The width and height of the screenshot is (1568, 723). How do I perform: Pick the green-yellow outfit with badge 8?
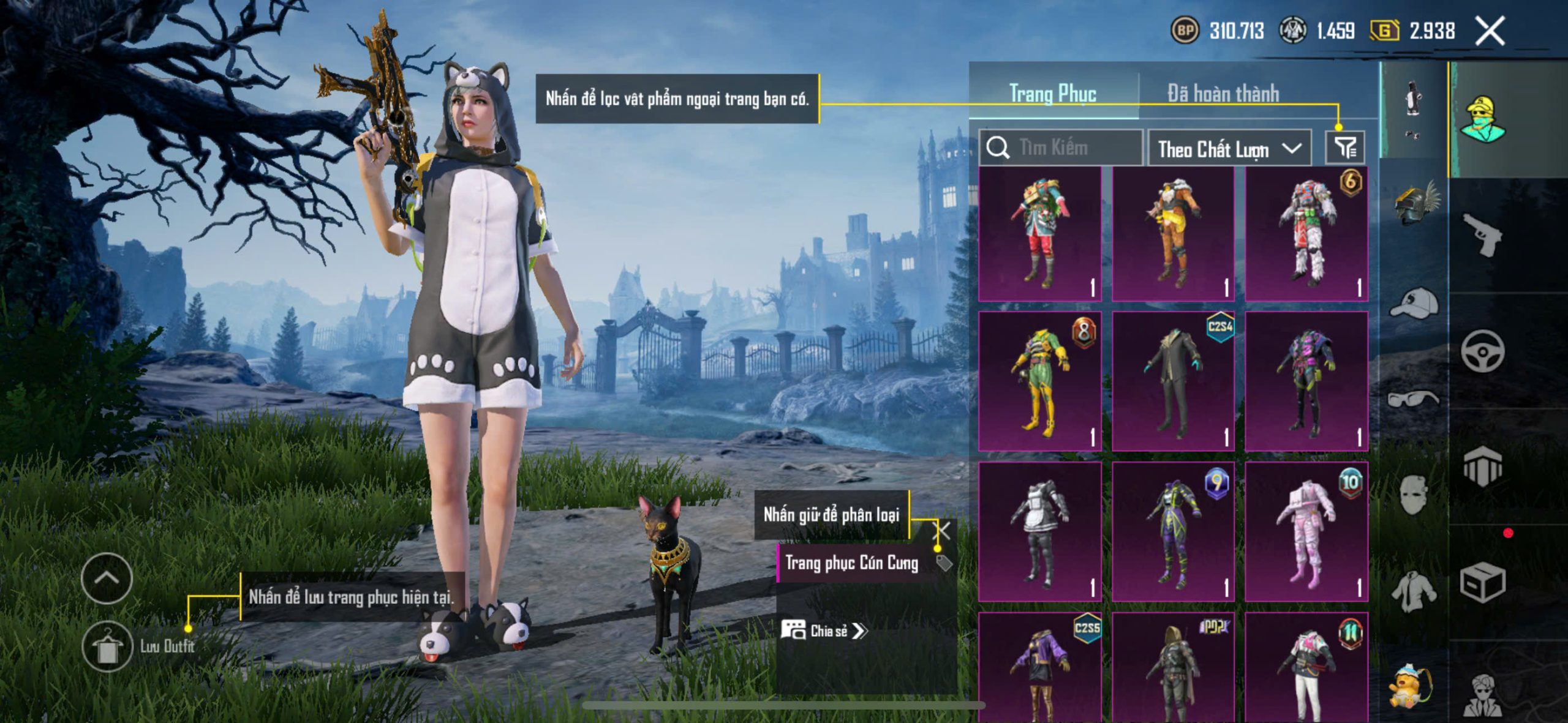1040,381
